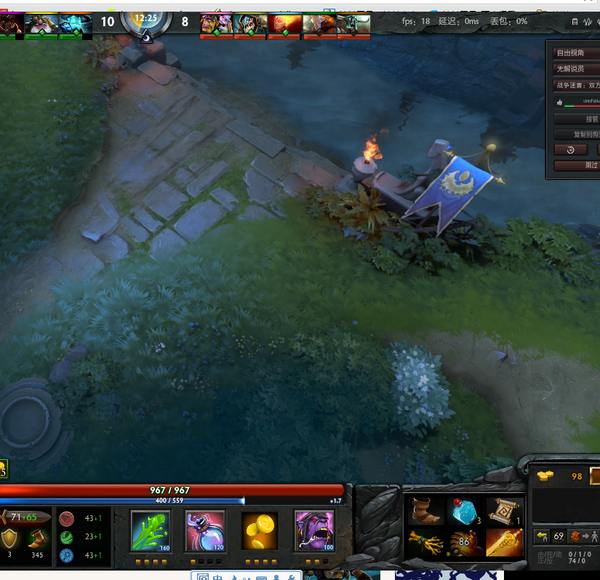Select the gold coins ability icon
The width and height of the screenshot is (600, 580).
pos(259,530)
